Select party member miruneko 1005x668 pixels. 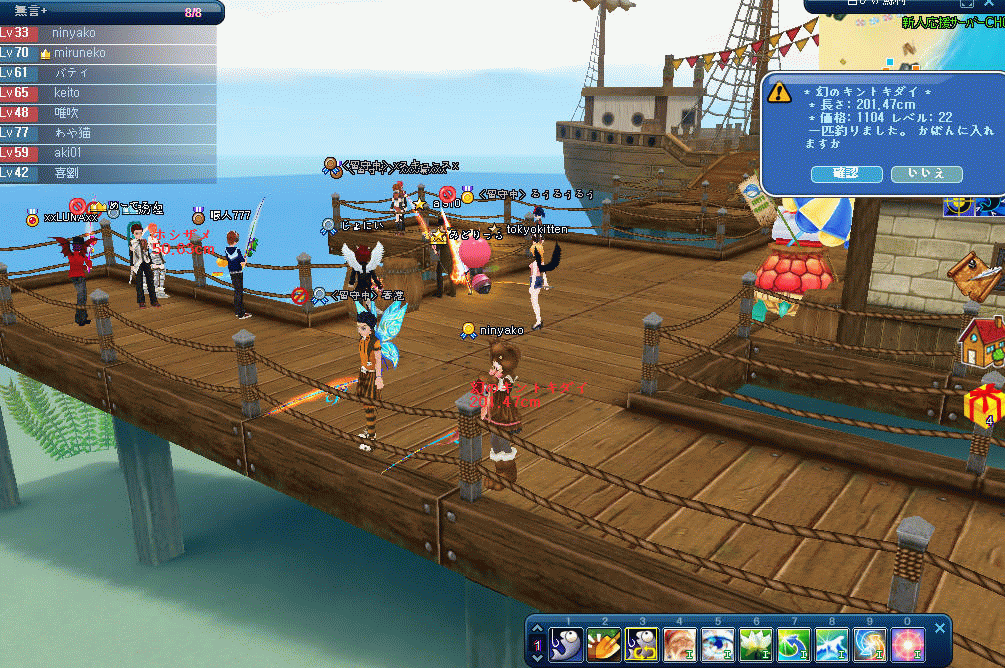tap(80, 53)
